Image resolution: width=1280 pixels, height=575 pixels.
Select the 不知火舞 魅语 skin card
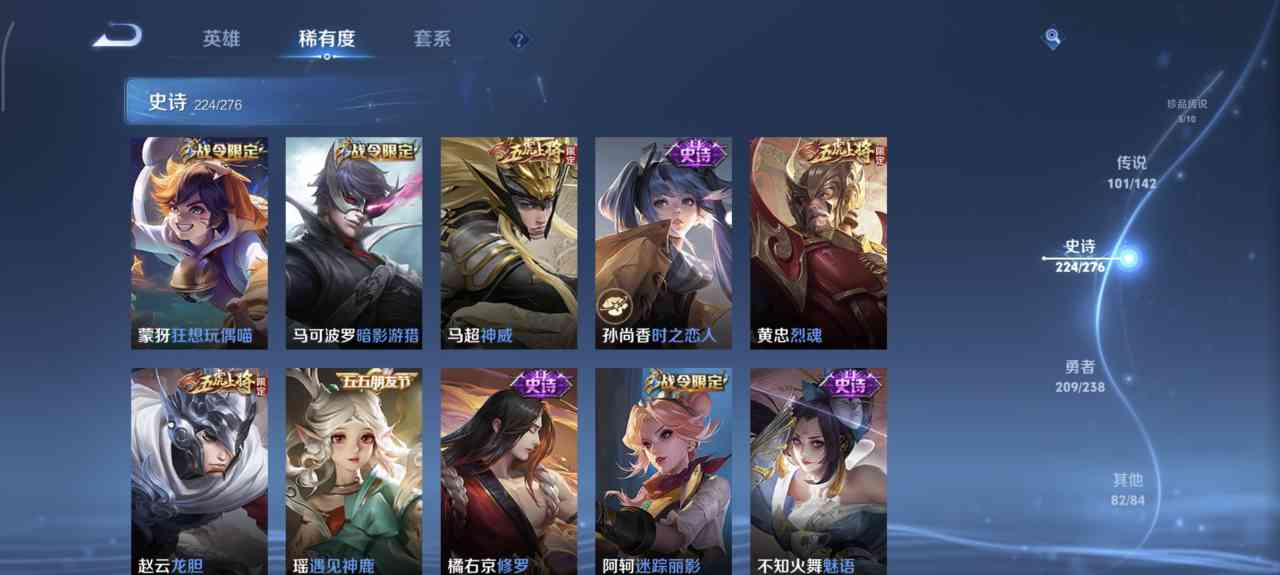818,471
